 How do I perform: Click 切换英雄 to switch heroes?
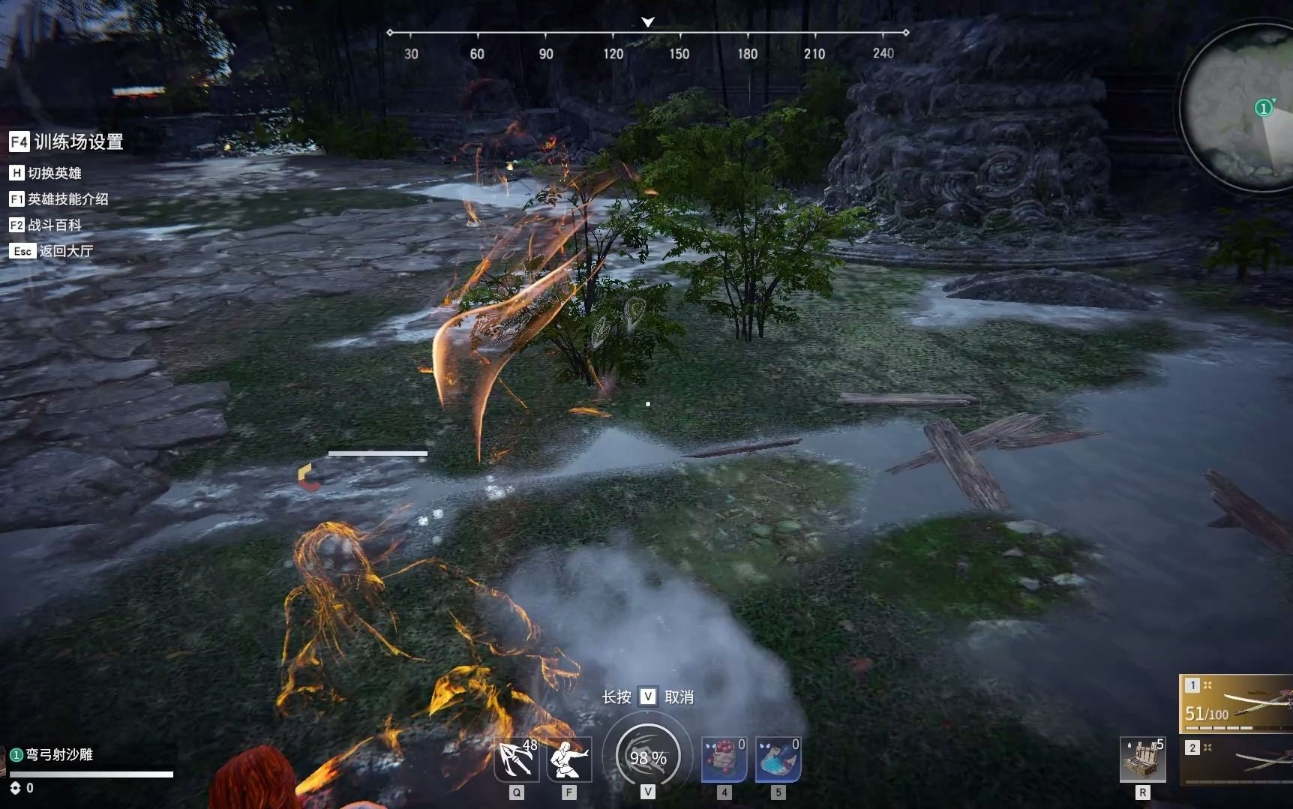pyautogui.click(x=55, y=172)
